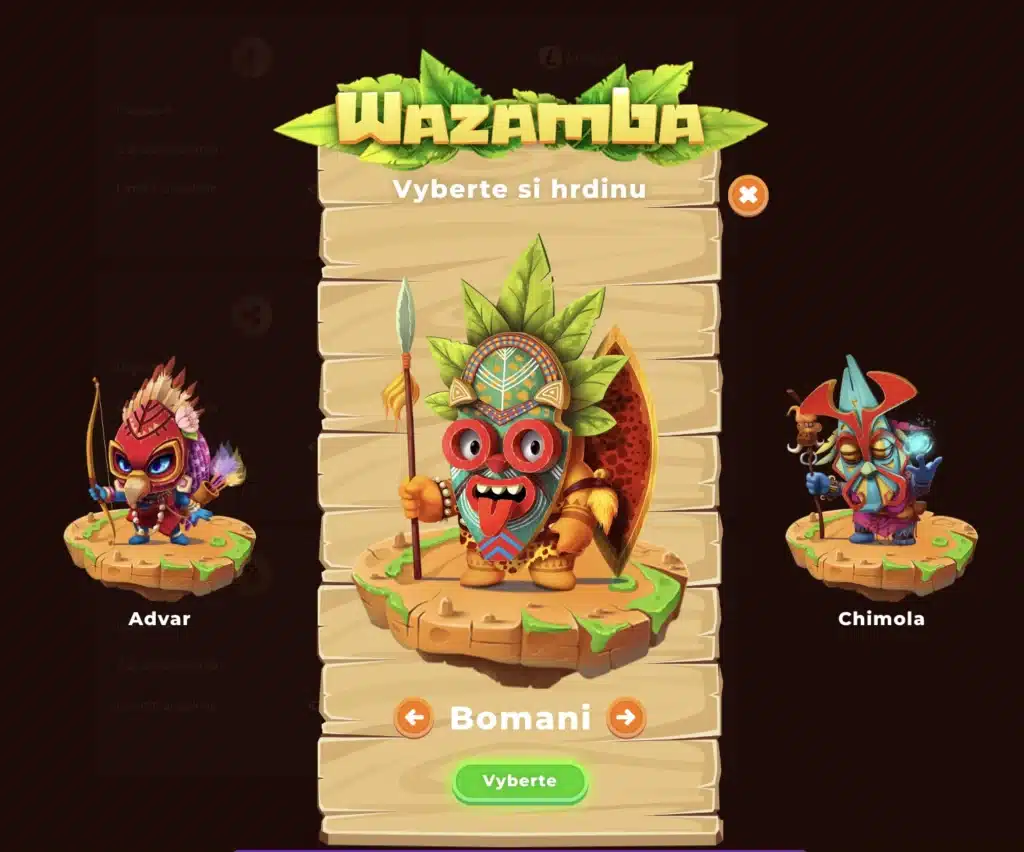Screen dimensions: 1024x852
Task: Show the next hero with right arrow
Action: point(626,717)
